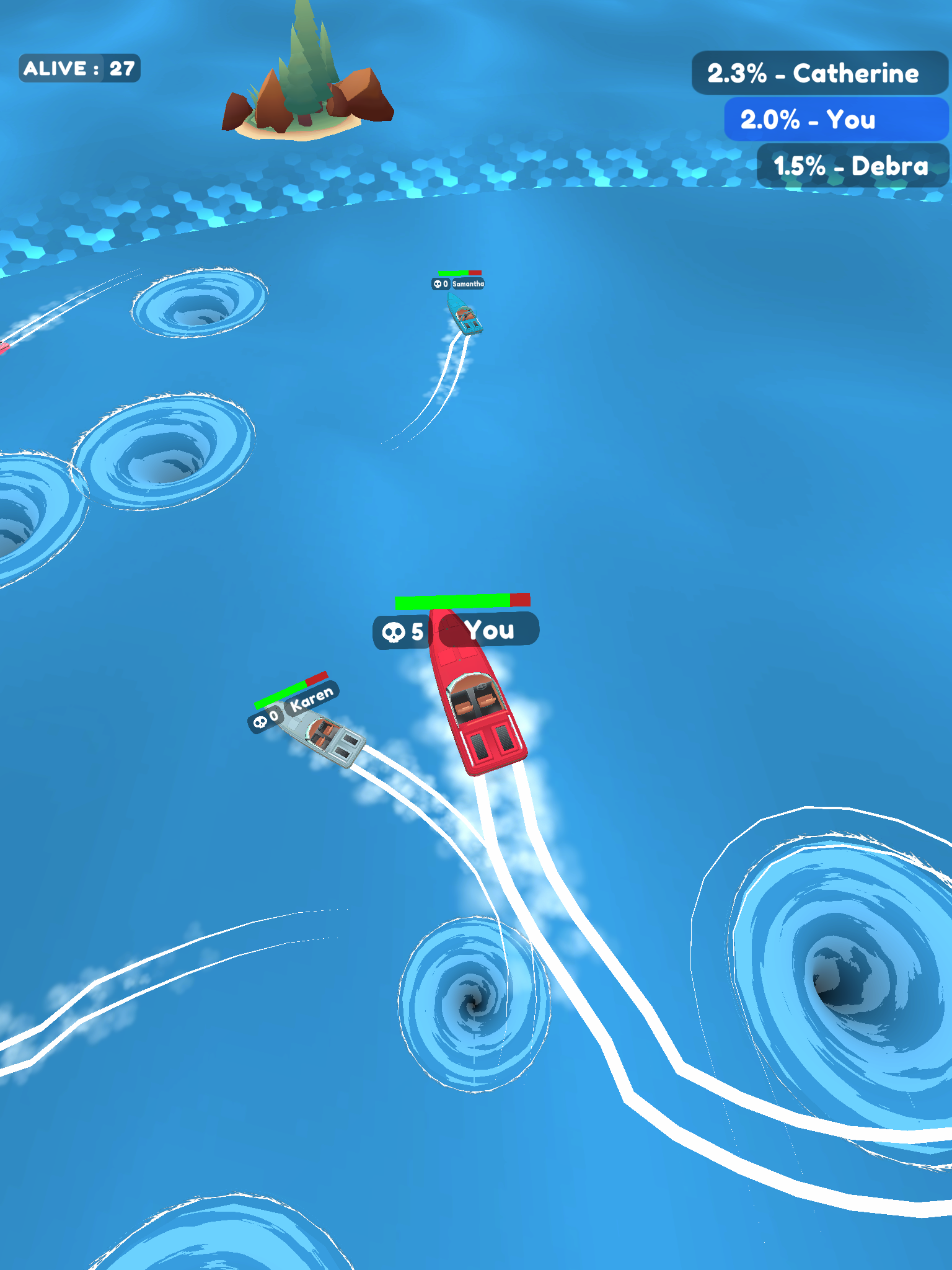Image resolution: width=952 pixels, height=1270 pixels.
Task: Tap the skull icon beside Karen's name
Action: tap(260, 722)
